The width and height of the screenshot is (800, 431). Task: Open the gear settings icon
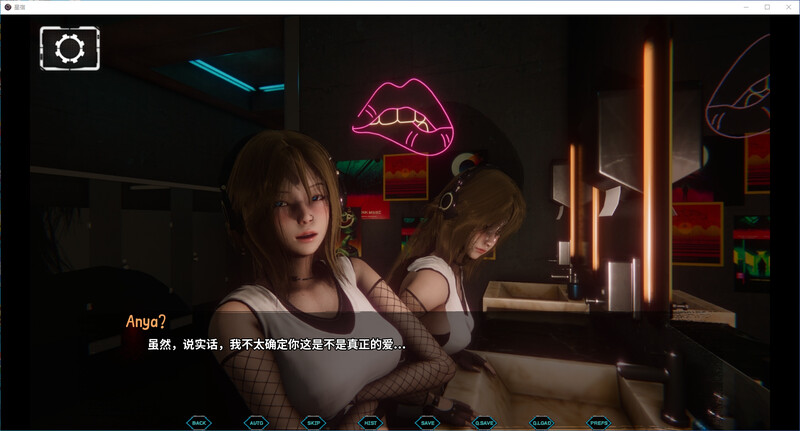pyautogui.click(x=70, y=47)
